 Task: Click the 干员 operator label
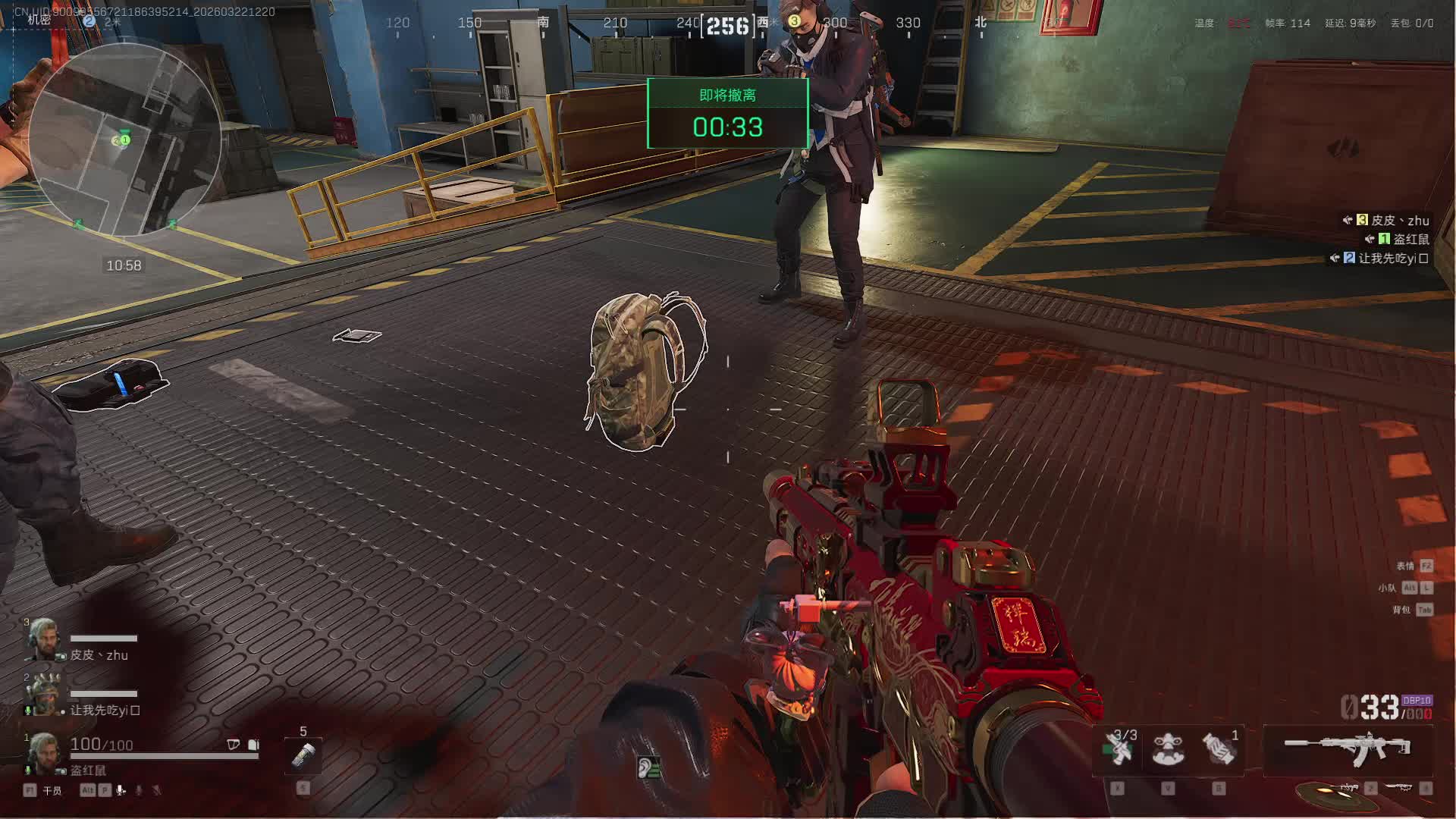pos(52,790)
